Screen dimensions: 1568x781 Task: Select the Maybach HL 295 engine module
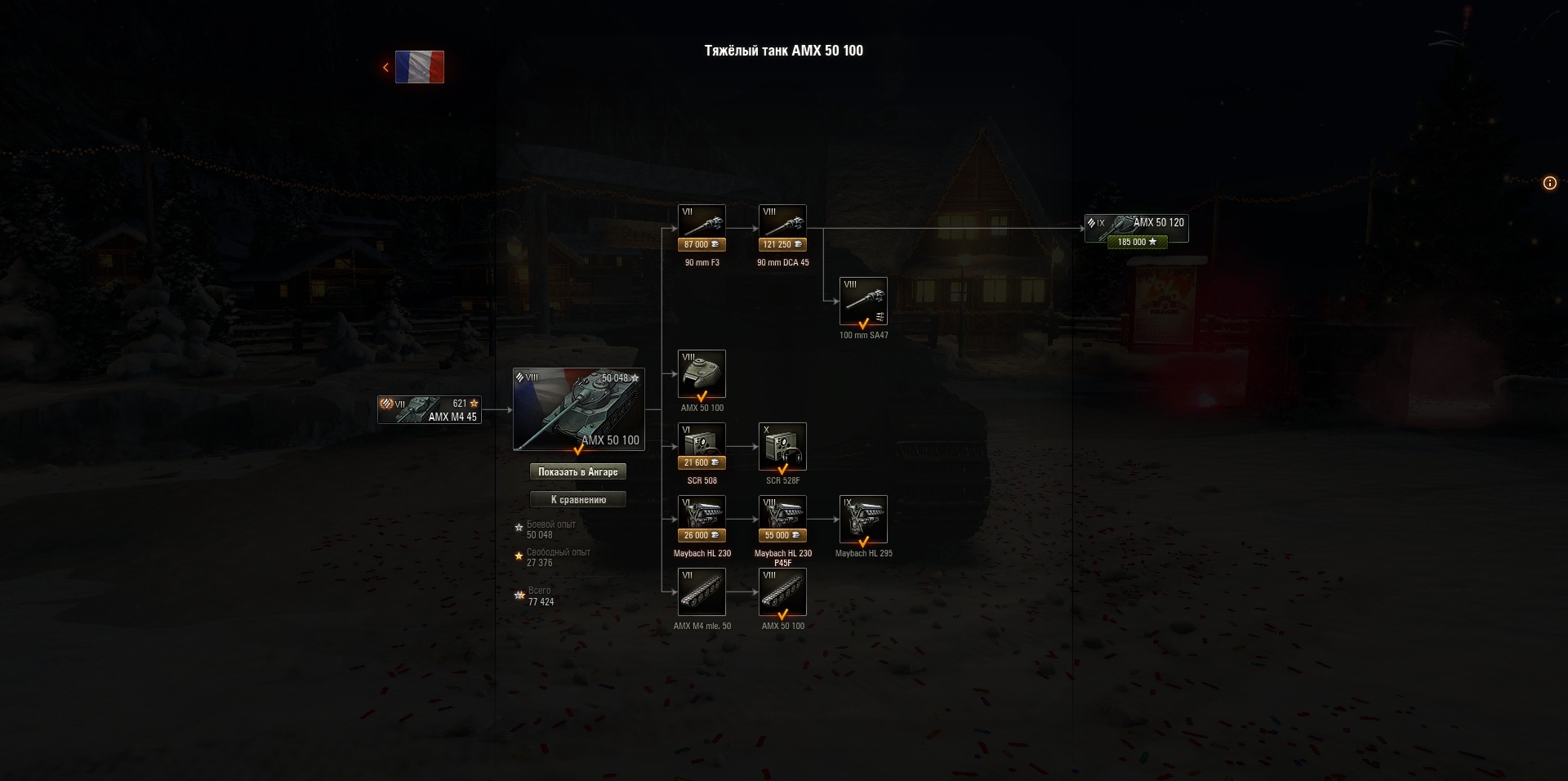[863, 518]
